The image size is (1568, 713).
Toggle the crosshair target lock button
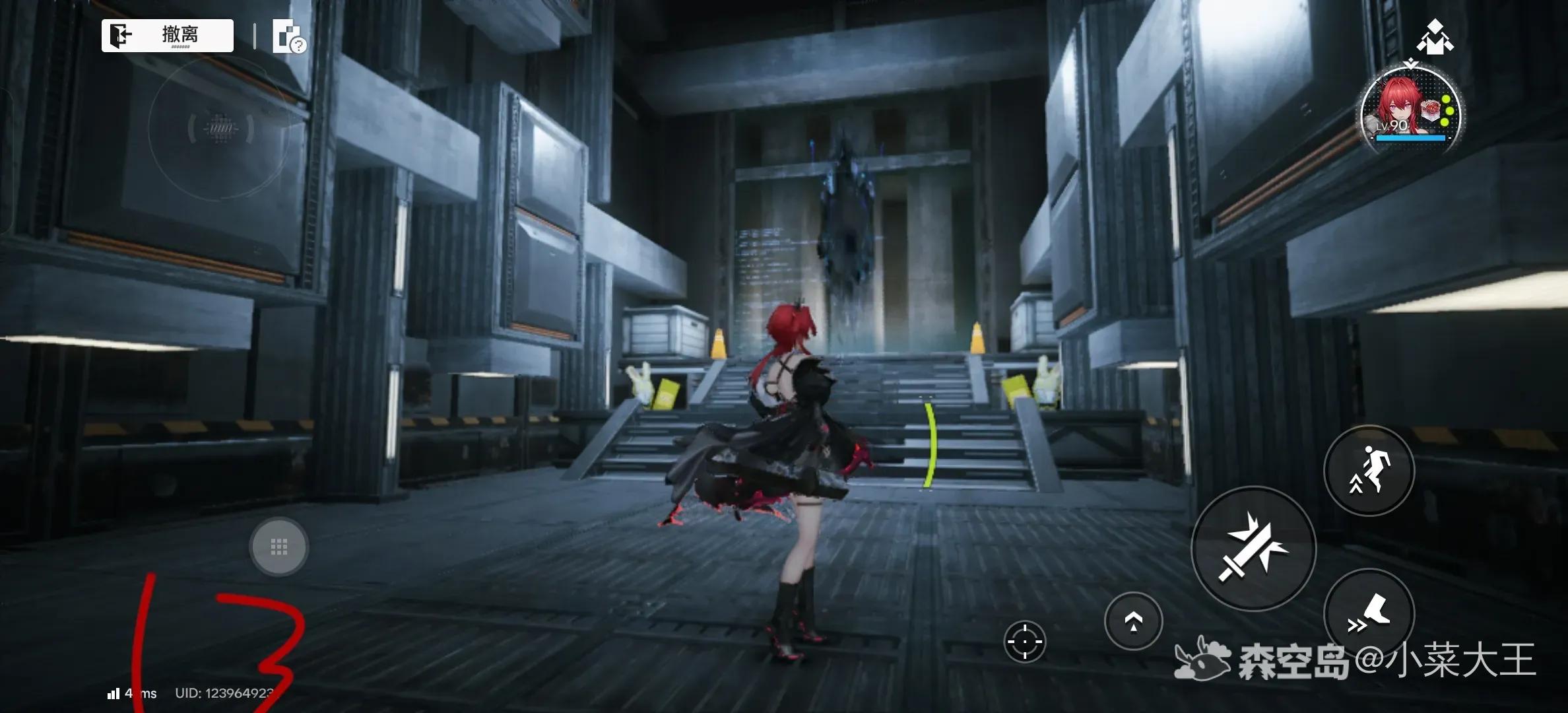click(x=1025, y=640)
